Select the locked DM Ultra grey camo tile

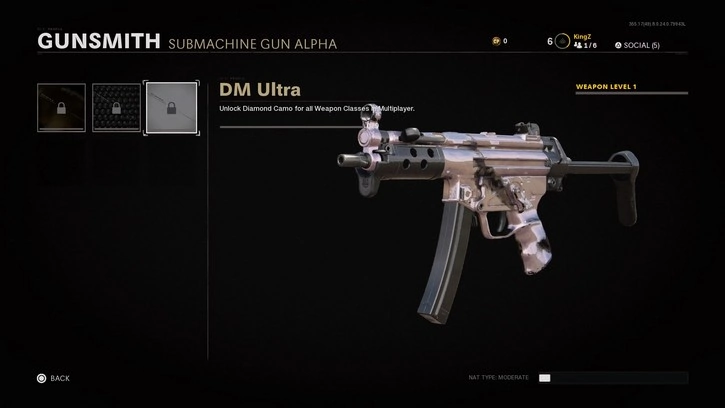[x=172, y=108]
